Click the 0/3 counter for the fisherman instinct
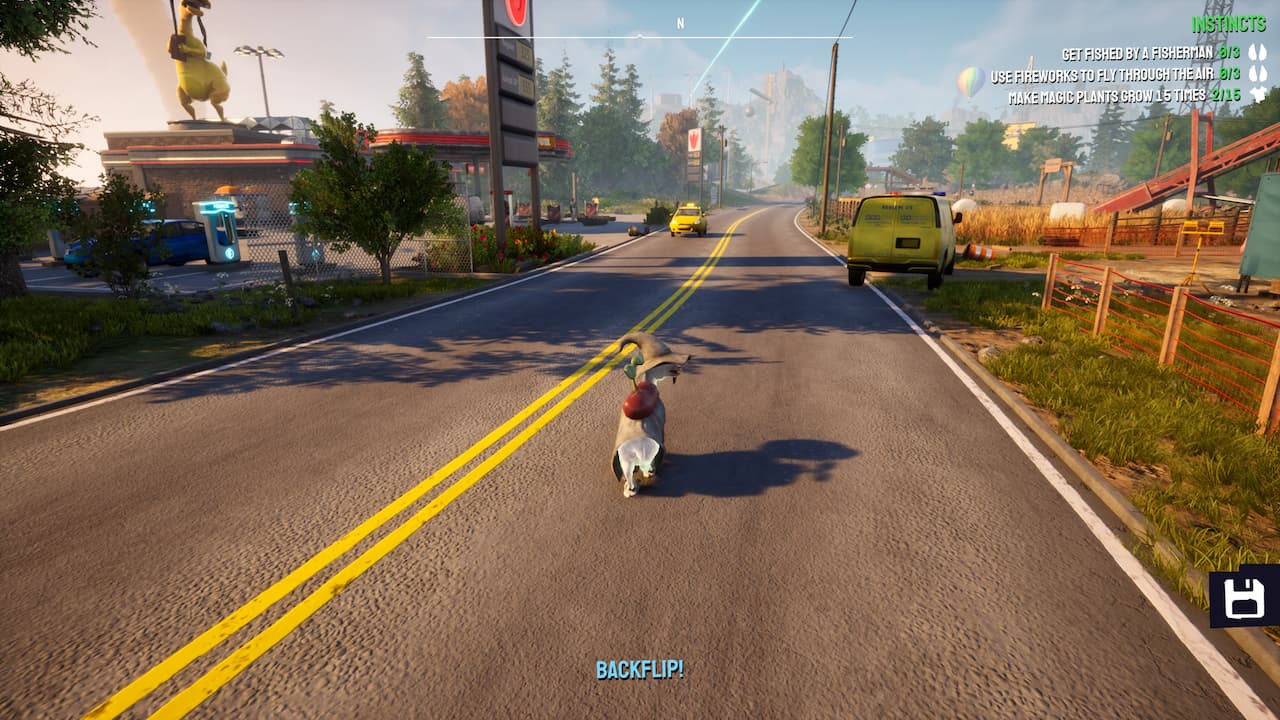The width and height of the screenshot is (1280, 720). pyautogui.click(x=1231, y=51)
